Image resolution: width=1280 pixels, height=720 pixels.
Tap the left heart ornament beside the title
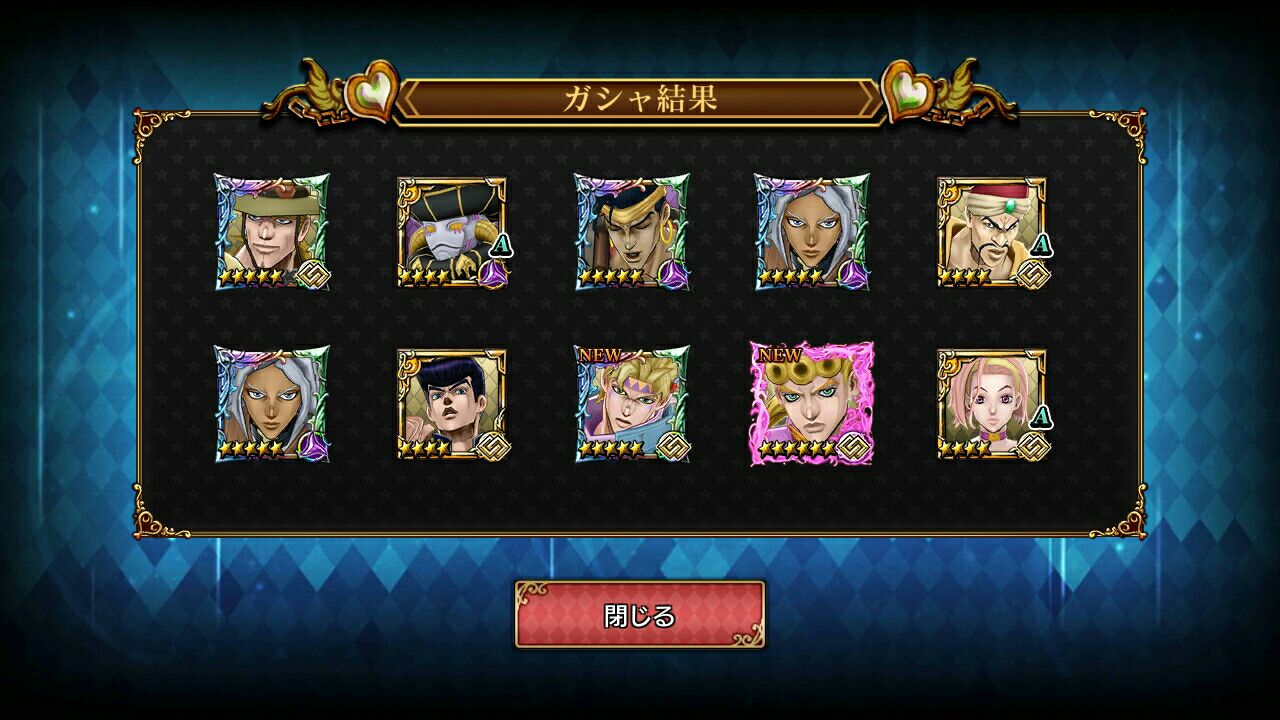tap(370, 90)
